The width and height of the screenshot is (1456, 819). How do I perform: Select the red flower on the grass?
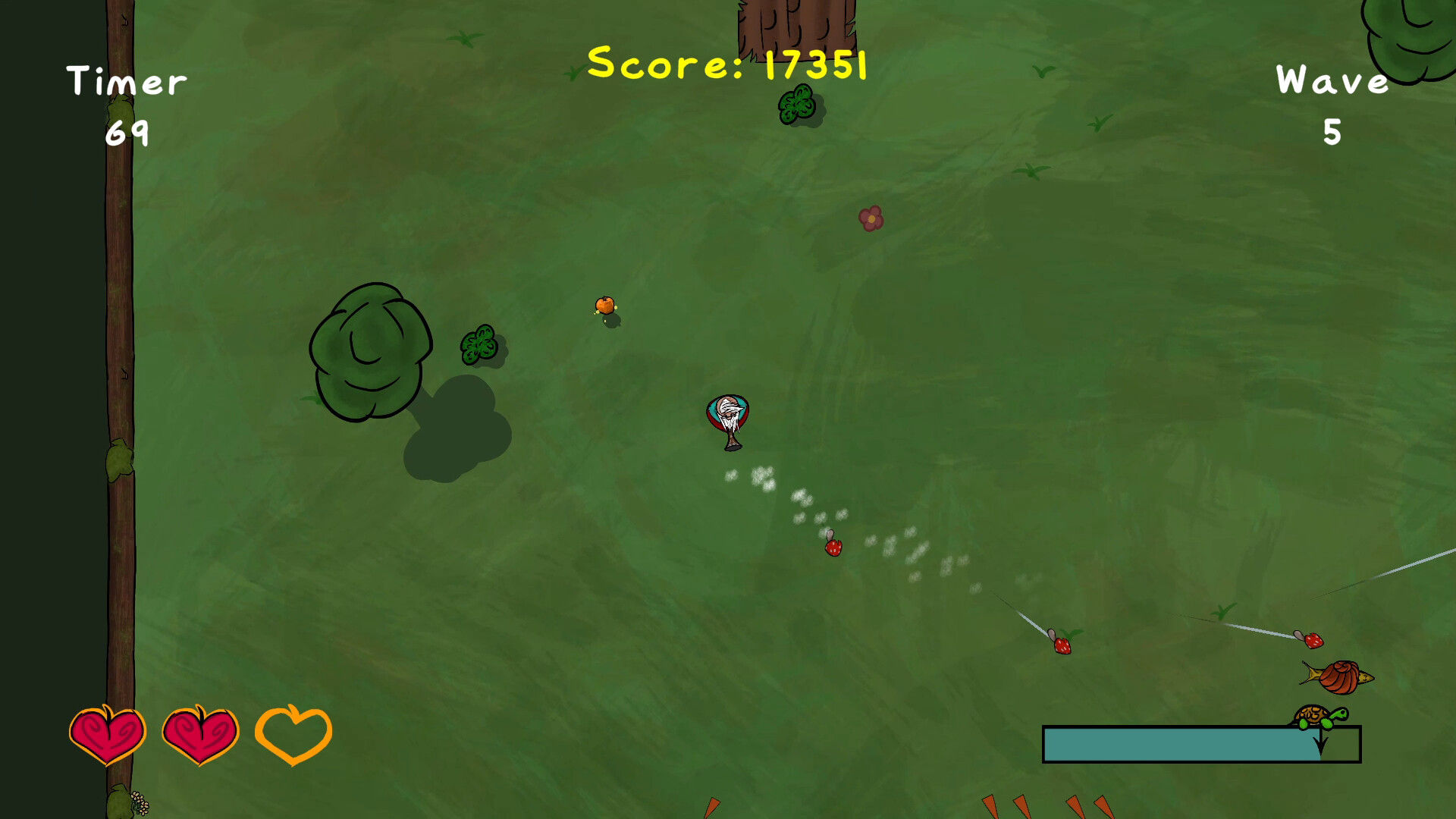pos(870,218)
